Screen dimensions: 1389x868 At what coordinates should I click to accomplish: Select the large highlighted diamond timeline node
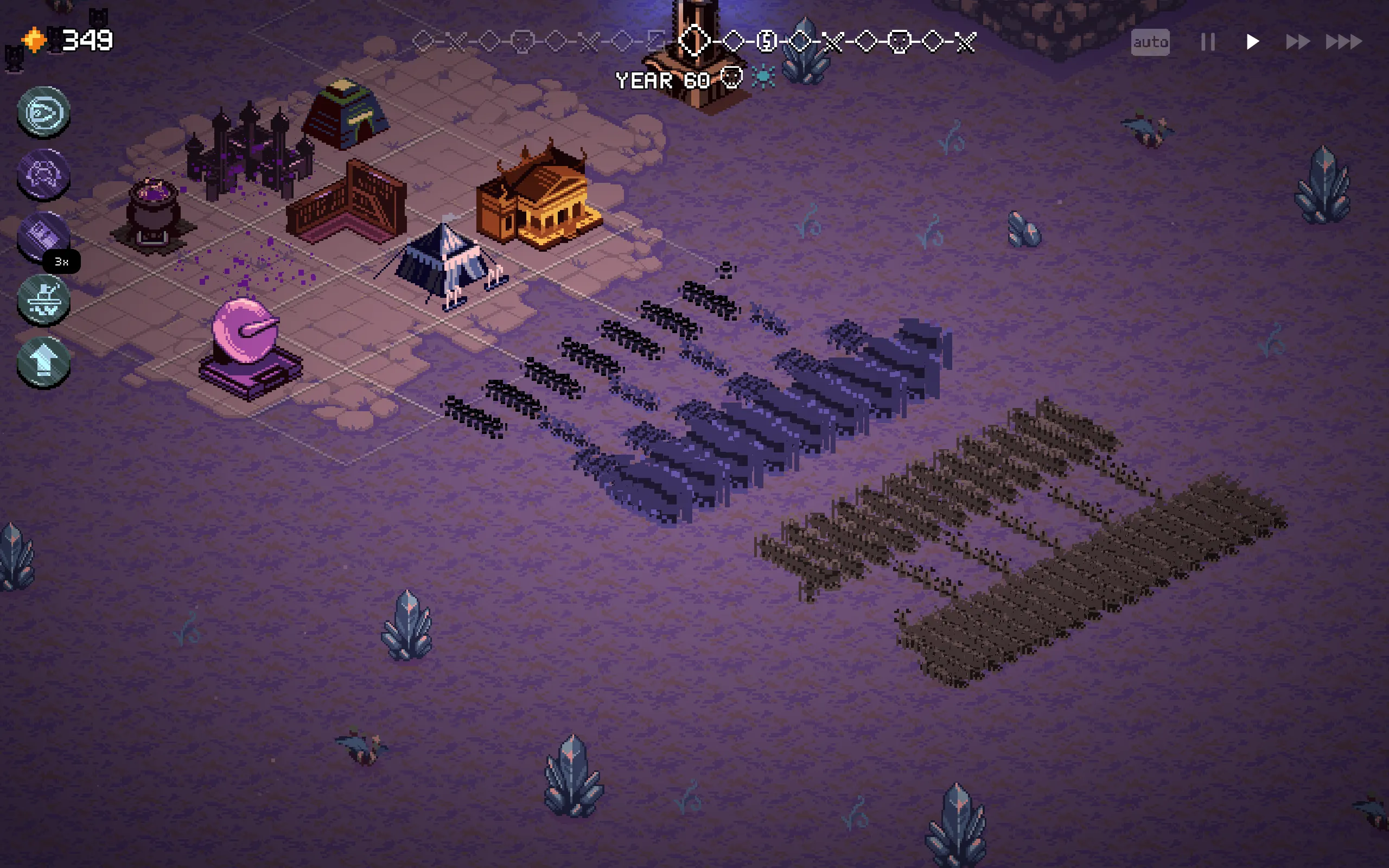694,41
